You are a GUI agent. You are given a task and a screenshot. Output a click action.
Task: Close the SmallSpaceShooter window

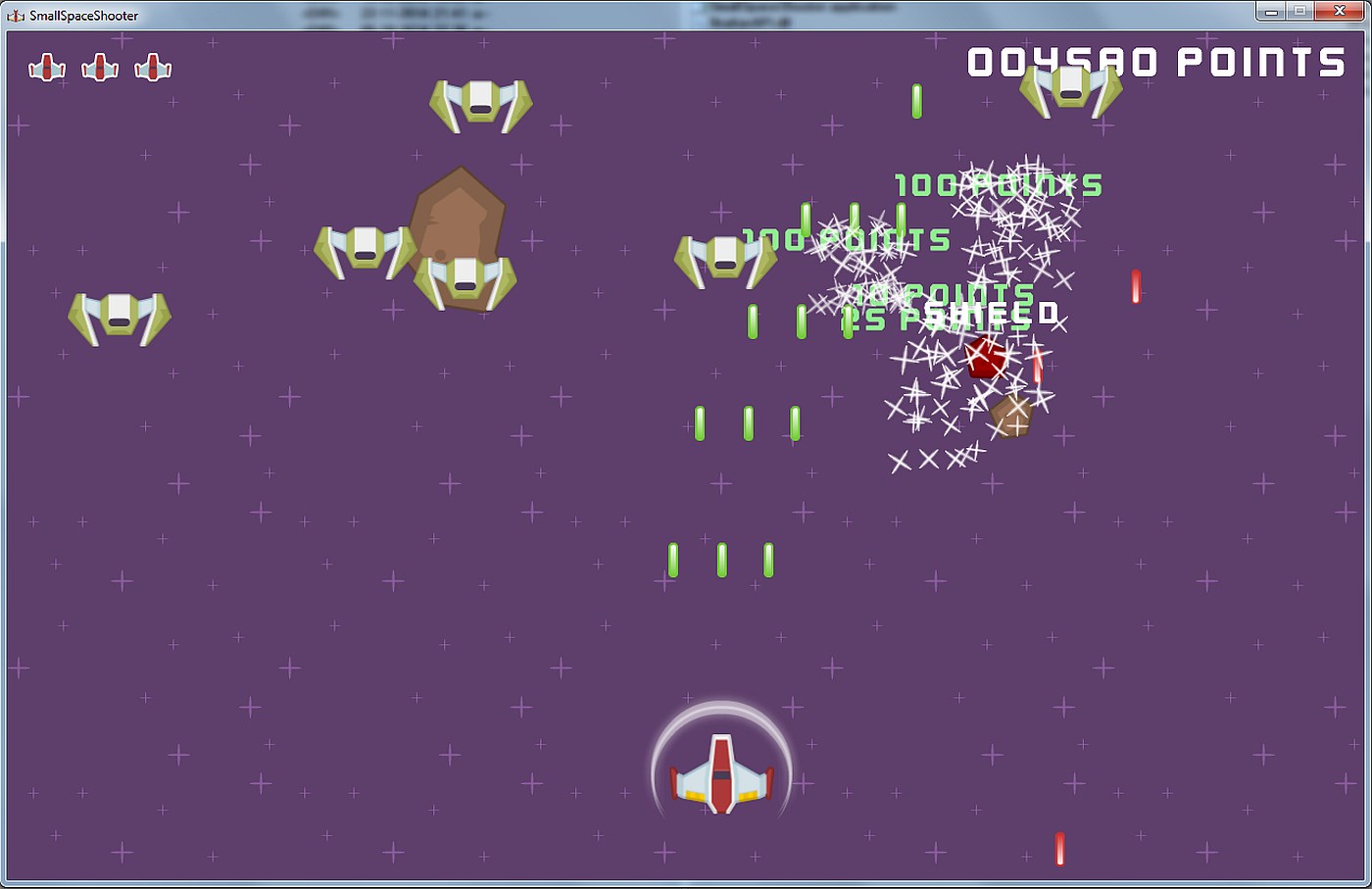coord(1340,11)
